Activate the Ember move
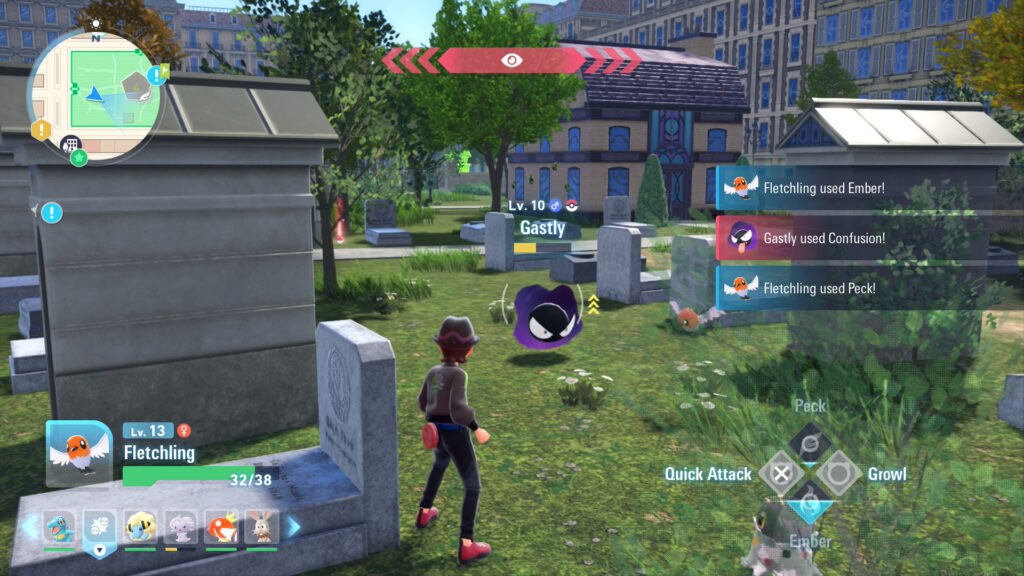 pos(808,503)
